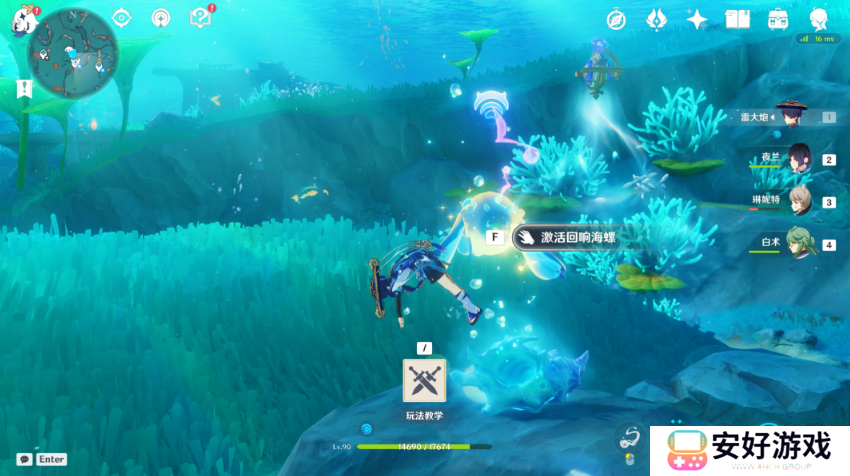The image size is (850, 476).
Task: Switch to party member 夜兰
Action: pos(798,158)
